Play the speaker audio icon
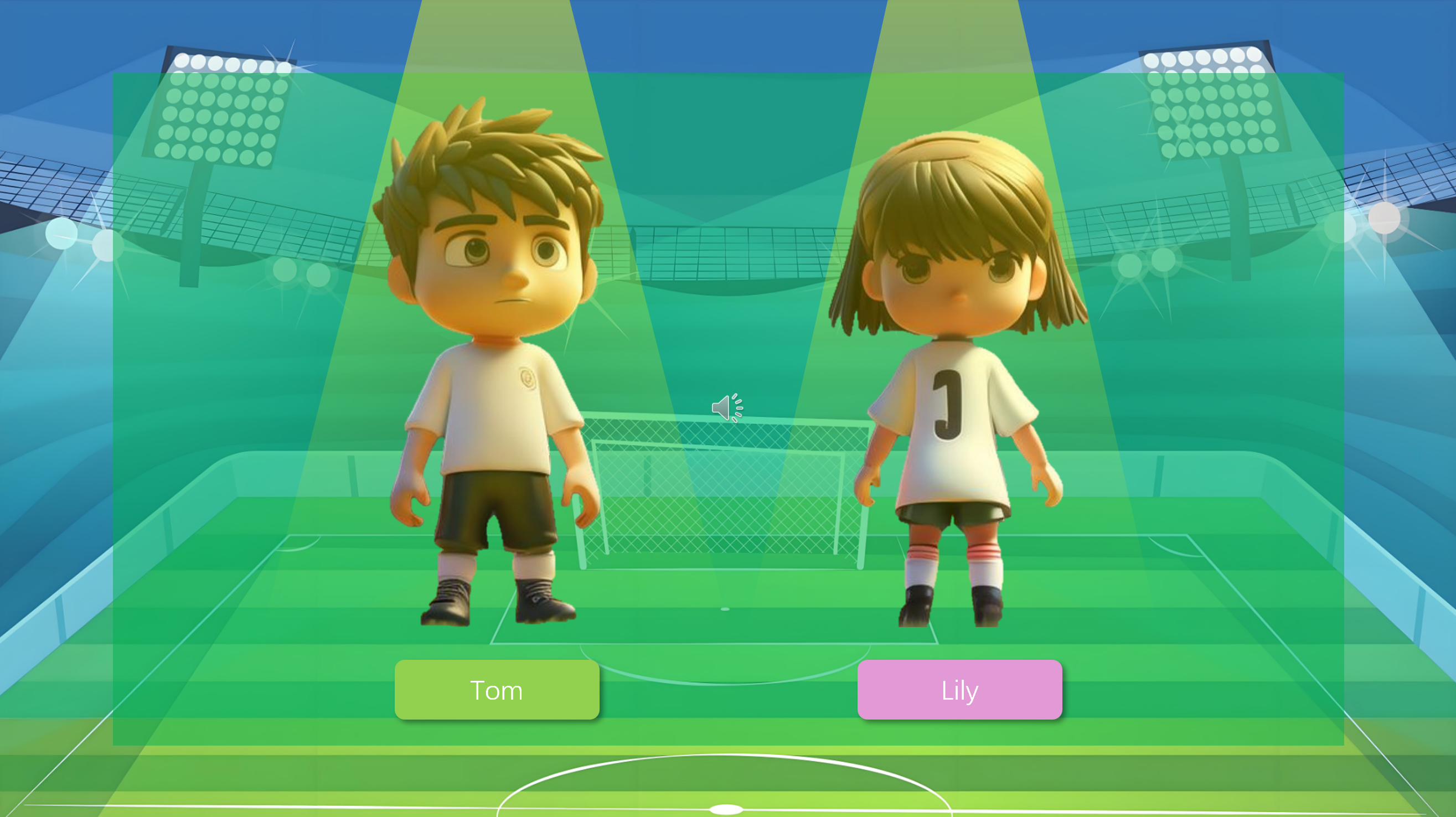Screen dimensions: 1456x817 [x=726, y=407]
